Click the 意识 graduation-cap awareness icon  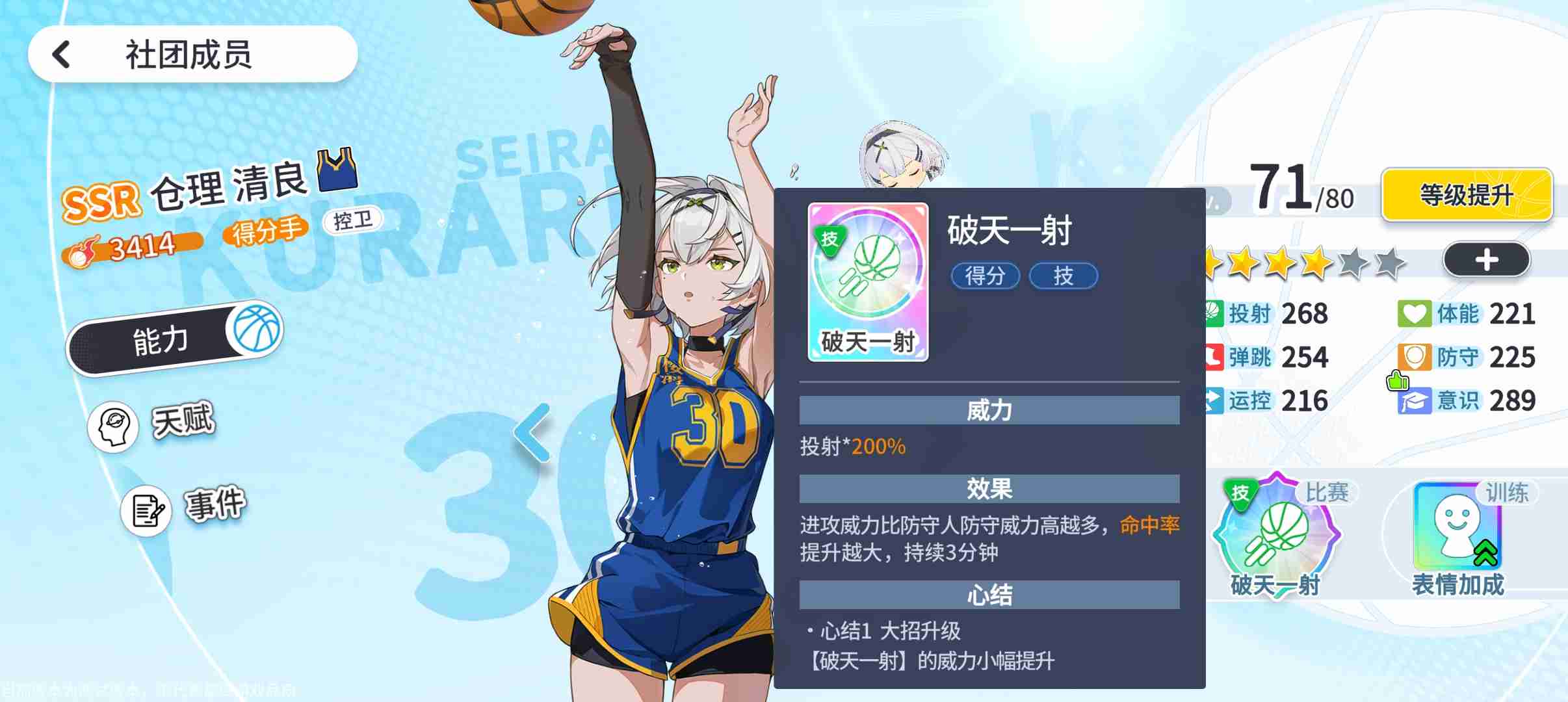pos(1415,400)
